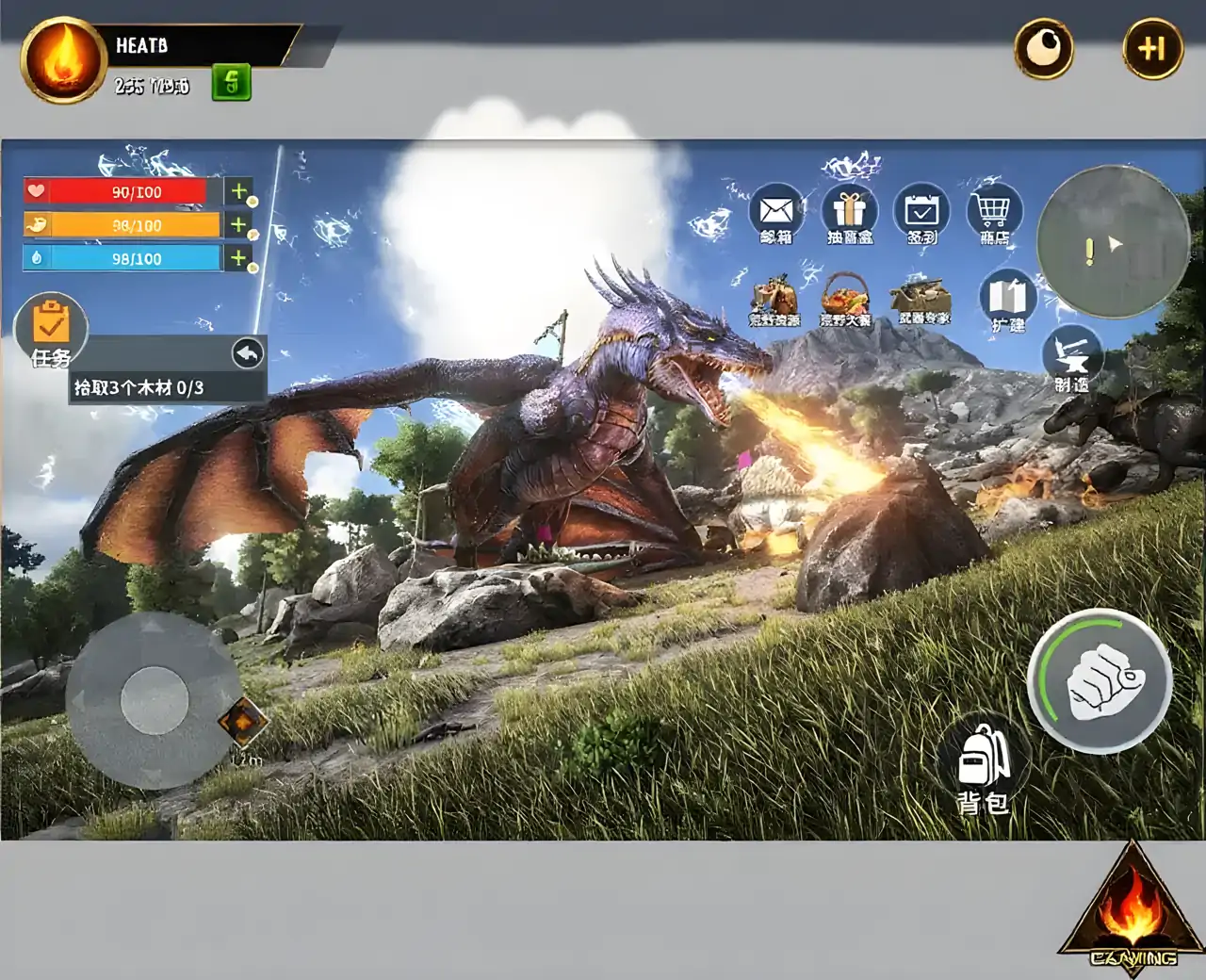1206x980 pixels.
Task: Click the gold +1 button in the top bar
Action: pos(1152,48)
